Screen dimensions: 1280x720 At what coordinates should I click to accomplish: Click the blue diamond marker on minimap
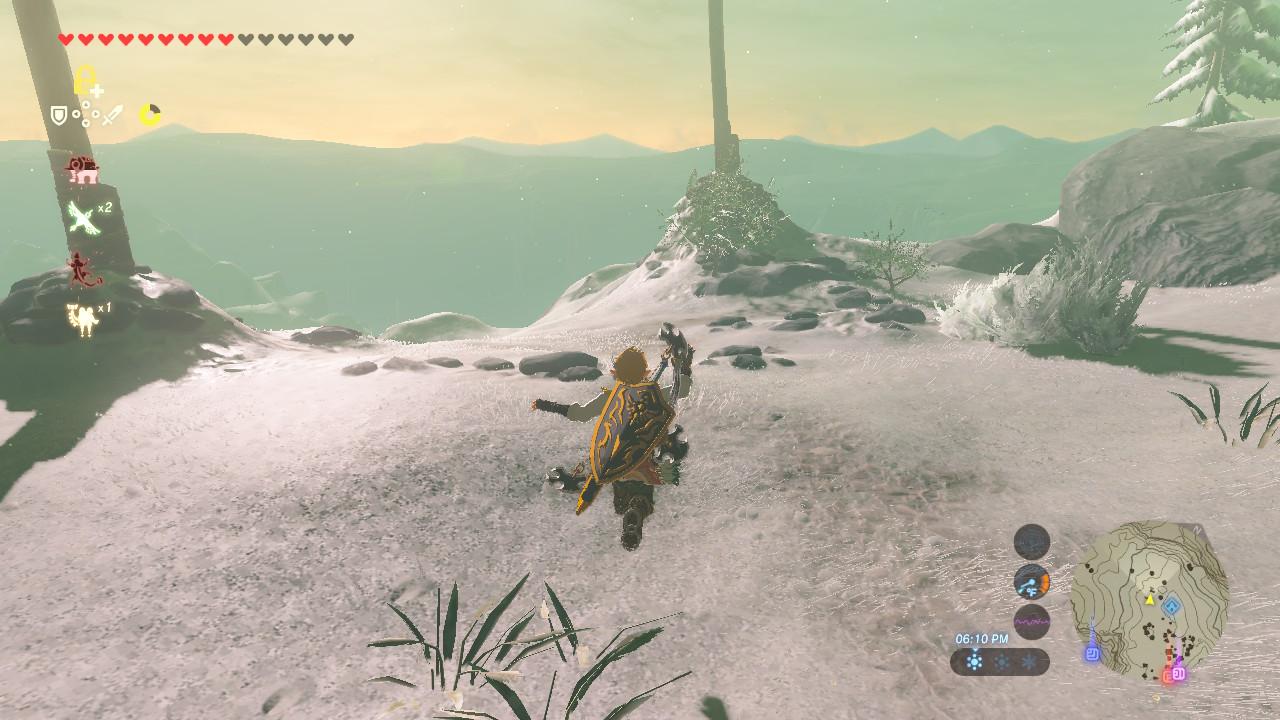[x=1171, y=605]
